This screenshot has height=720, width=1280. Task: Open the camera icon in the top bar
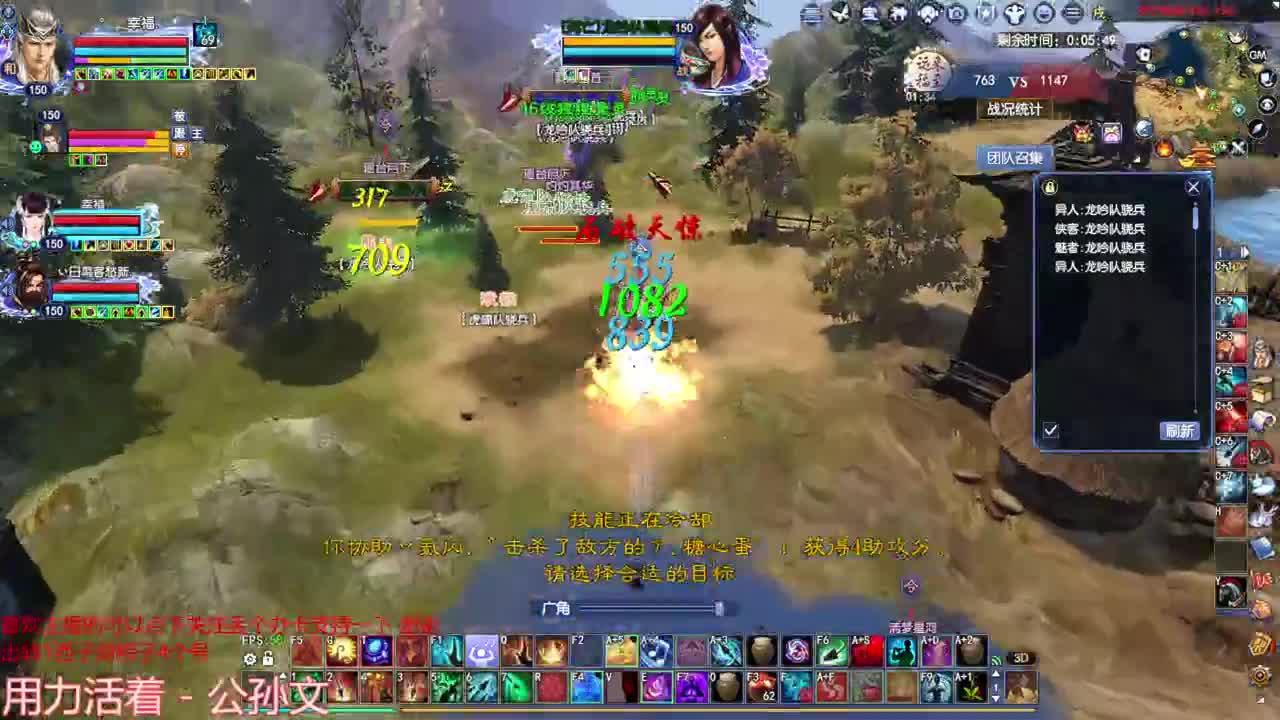tap(955, 13)
